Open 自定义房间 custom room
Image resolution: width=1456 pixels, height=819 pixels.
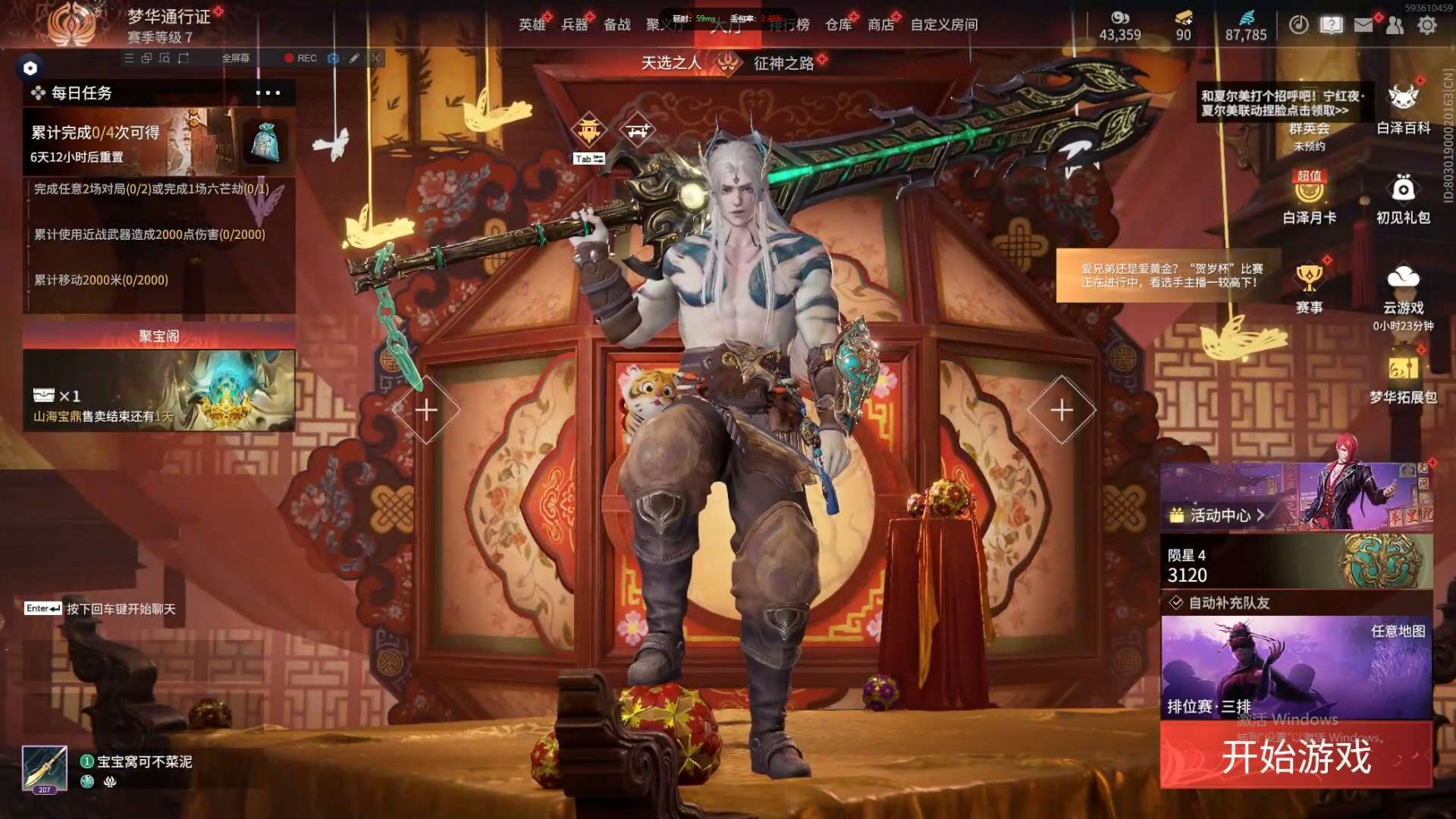click(x=943, y=25)
